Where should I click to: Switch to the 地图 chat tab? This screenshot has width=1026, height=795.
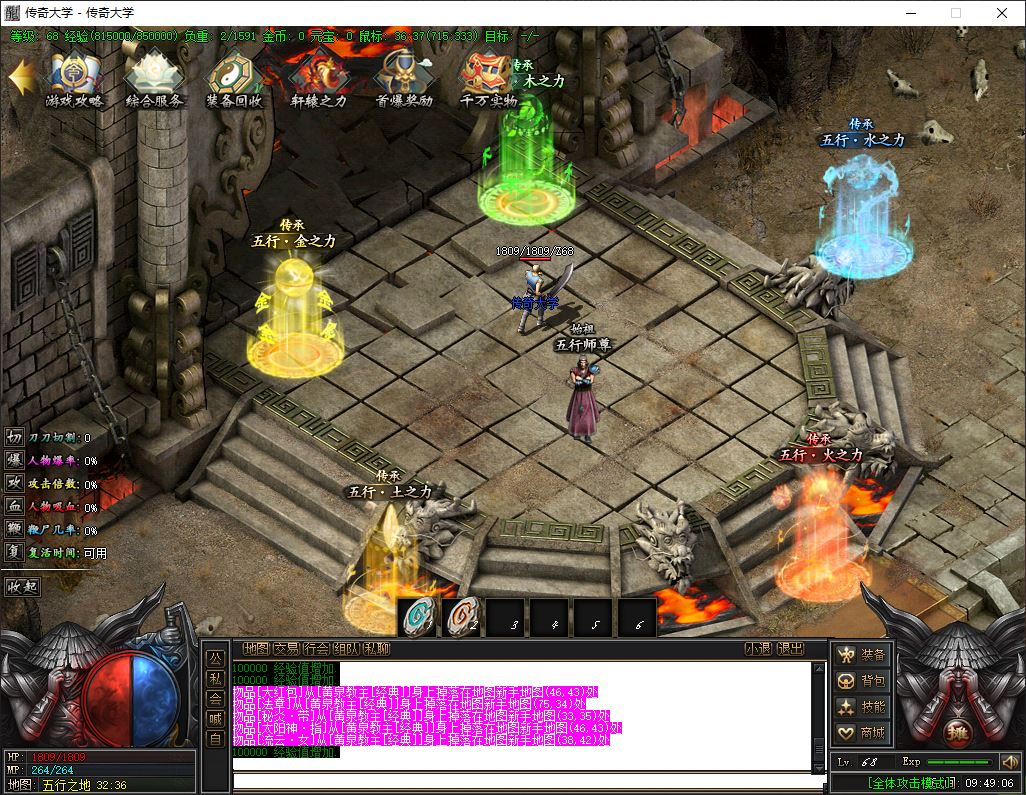(256, 649)
